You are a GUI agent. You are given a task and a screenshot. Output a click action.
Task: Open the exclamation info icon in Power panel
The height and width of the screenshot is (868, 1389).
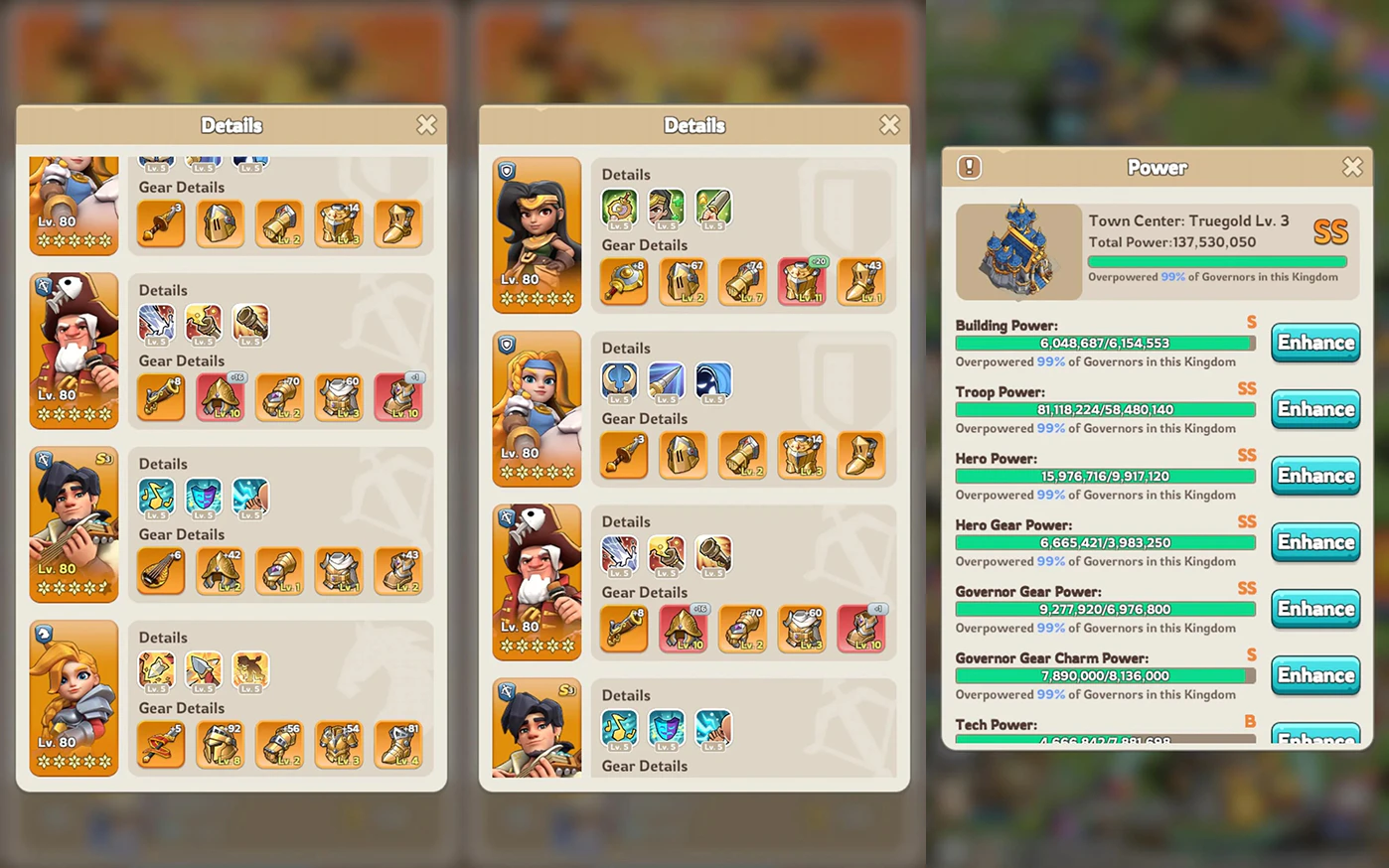coord(969,167)
